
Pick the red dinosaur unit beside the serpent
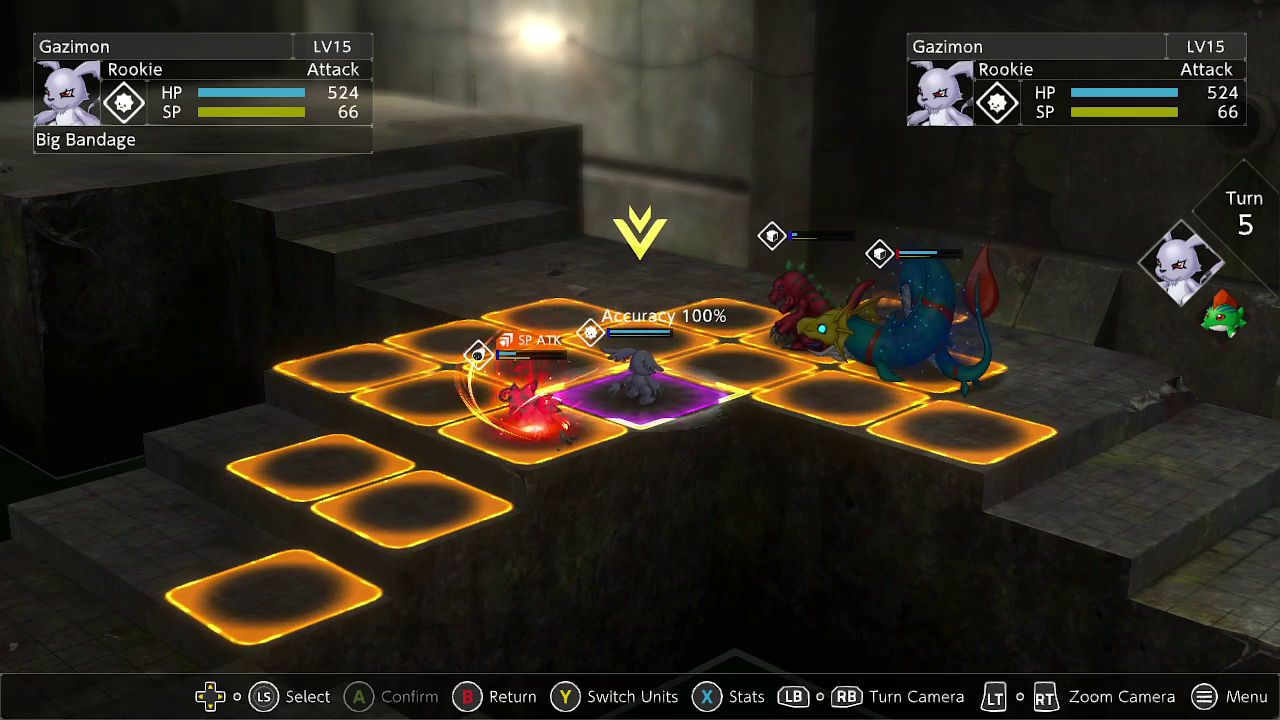pyautogui.click(x=800, y=305)
